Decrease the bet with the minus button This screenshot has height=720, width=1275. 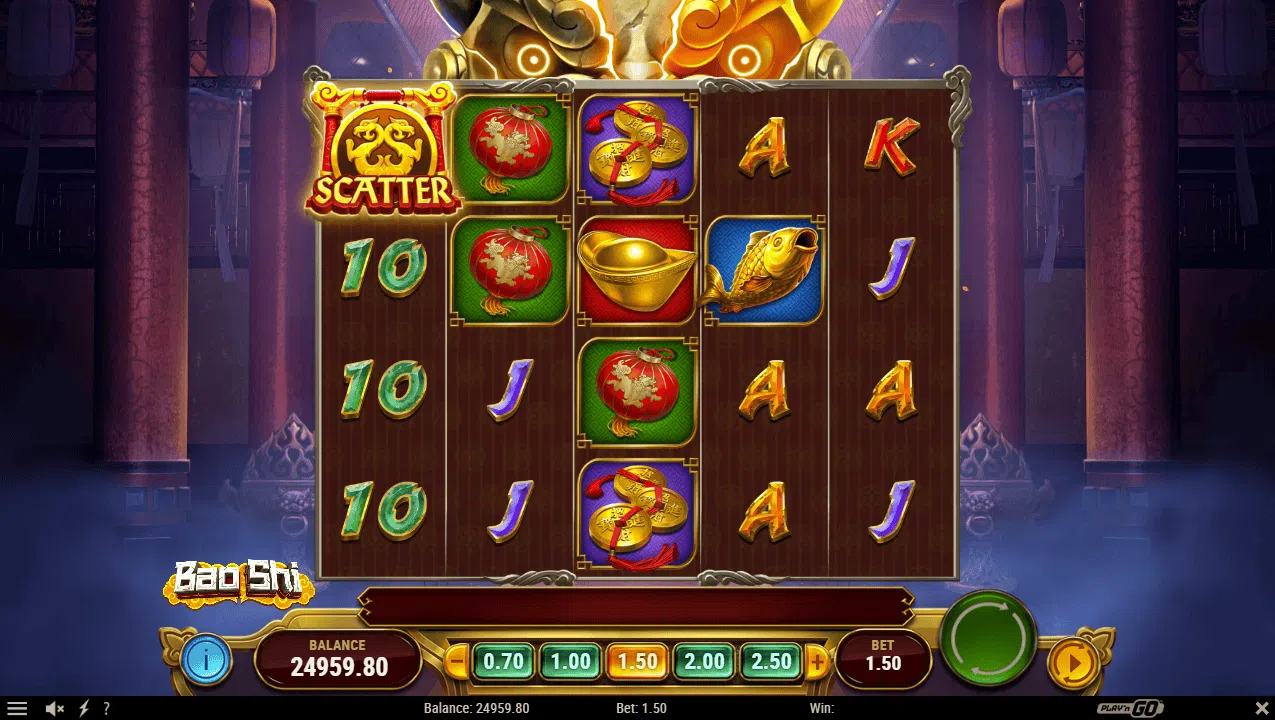[457, 661]
